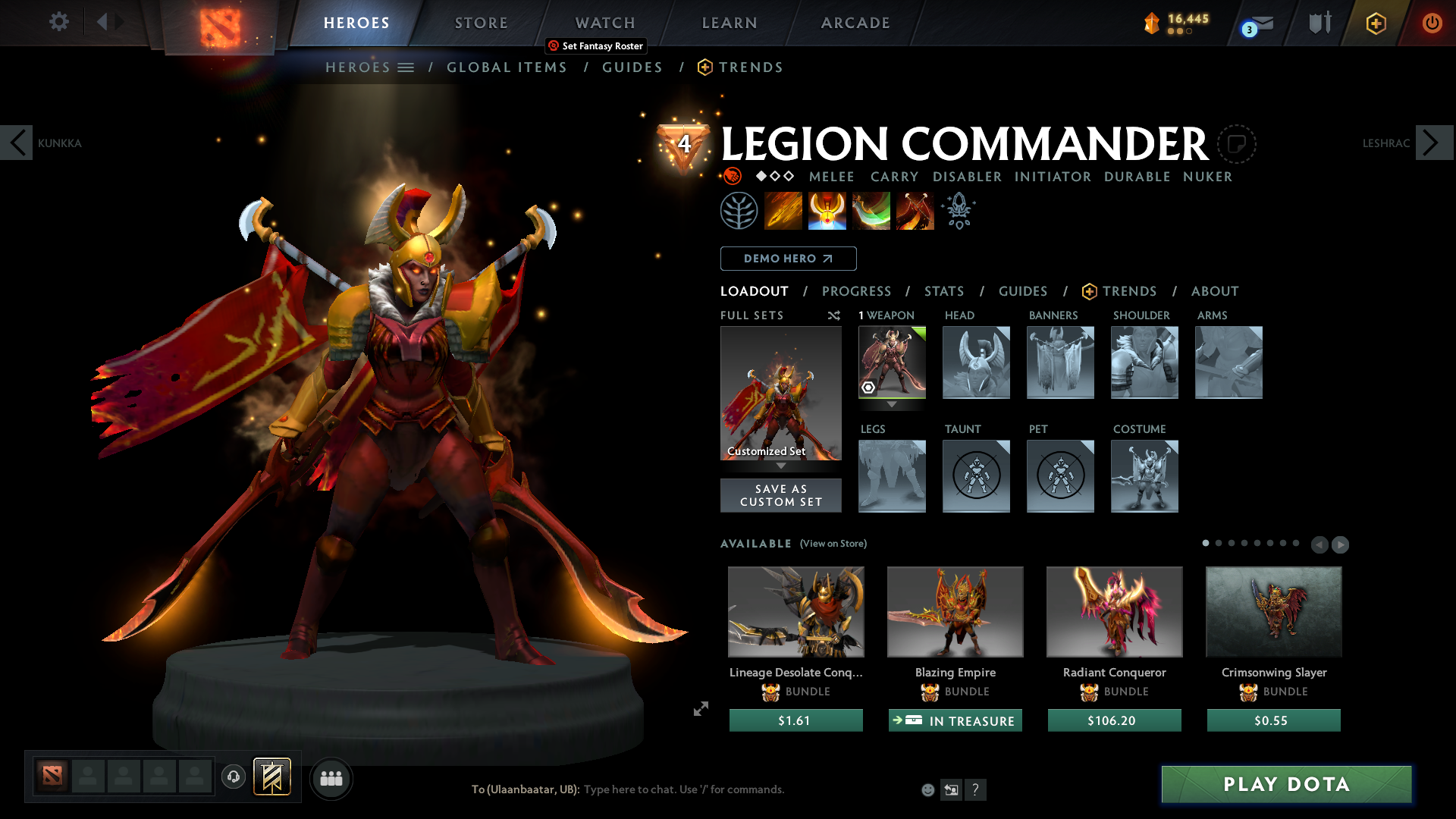Switch to the Progress tab
The height and width of the screenshot is (819, 1456).
coord(857,291)
